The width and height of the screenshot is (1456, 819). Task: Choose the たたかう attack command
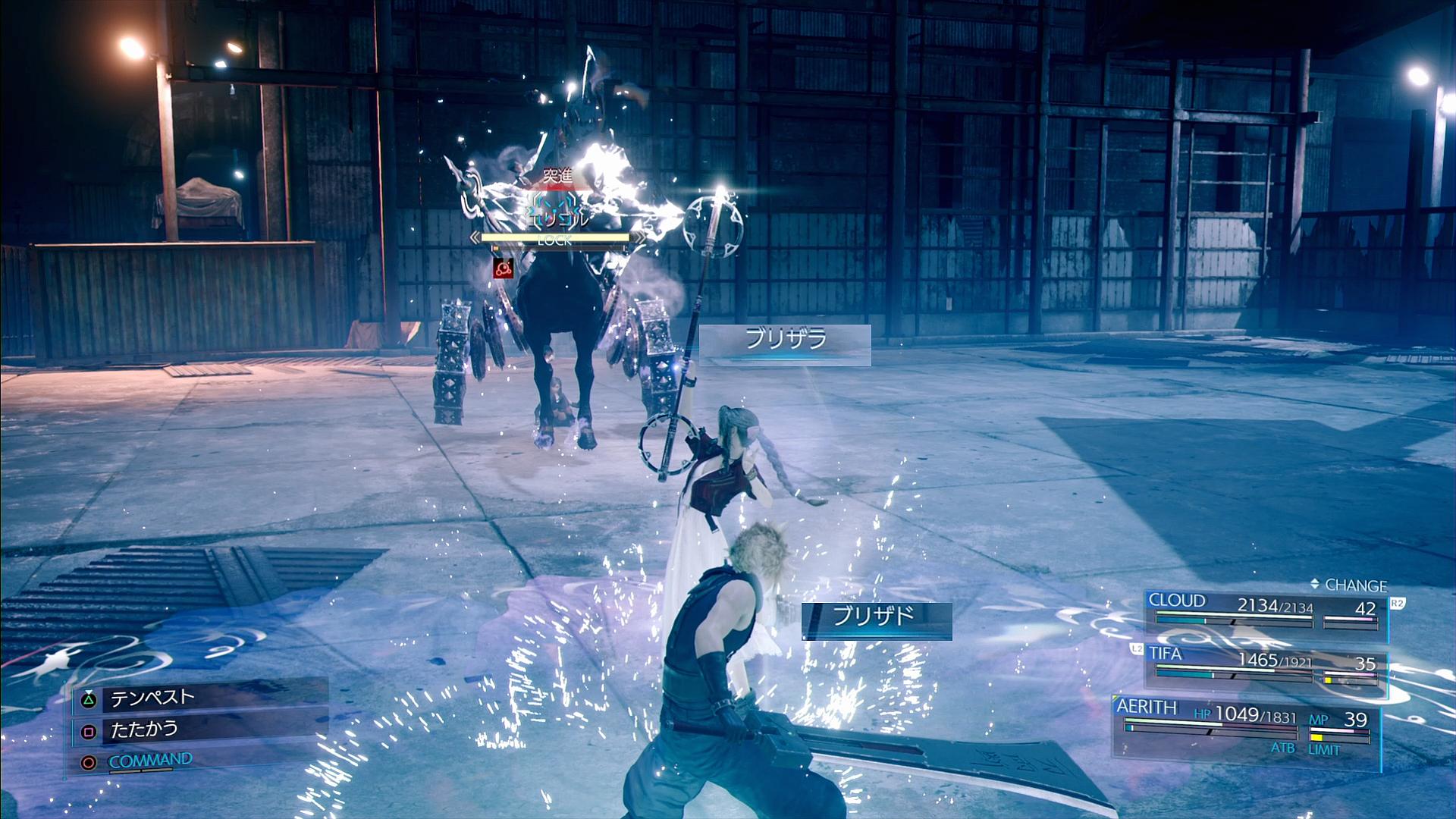[x=144, y=730]
